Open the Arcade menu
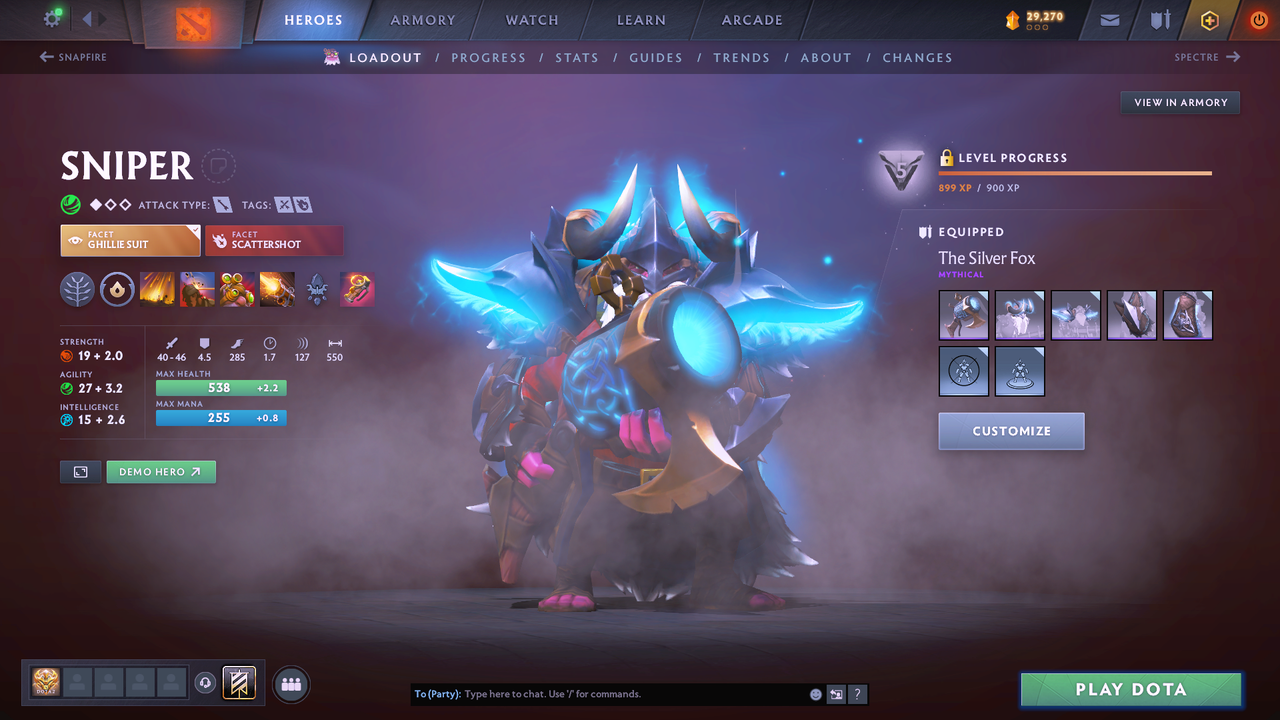 pyautogui.click(x=751, y=19)
